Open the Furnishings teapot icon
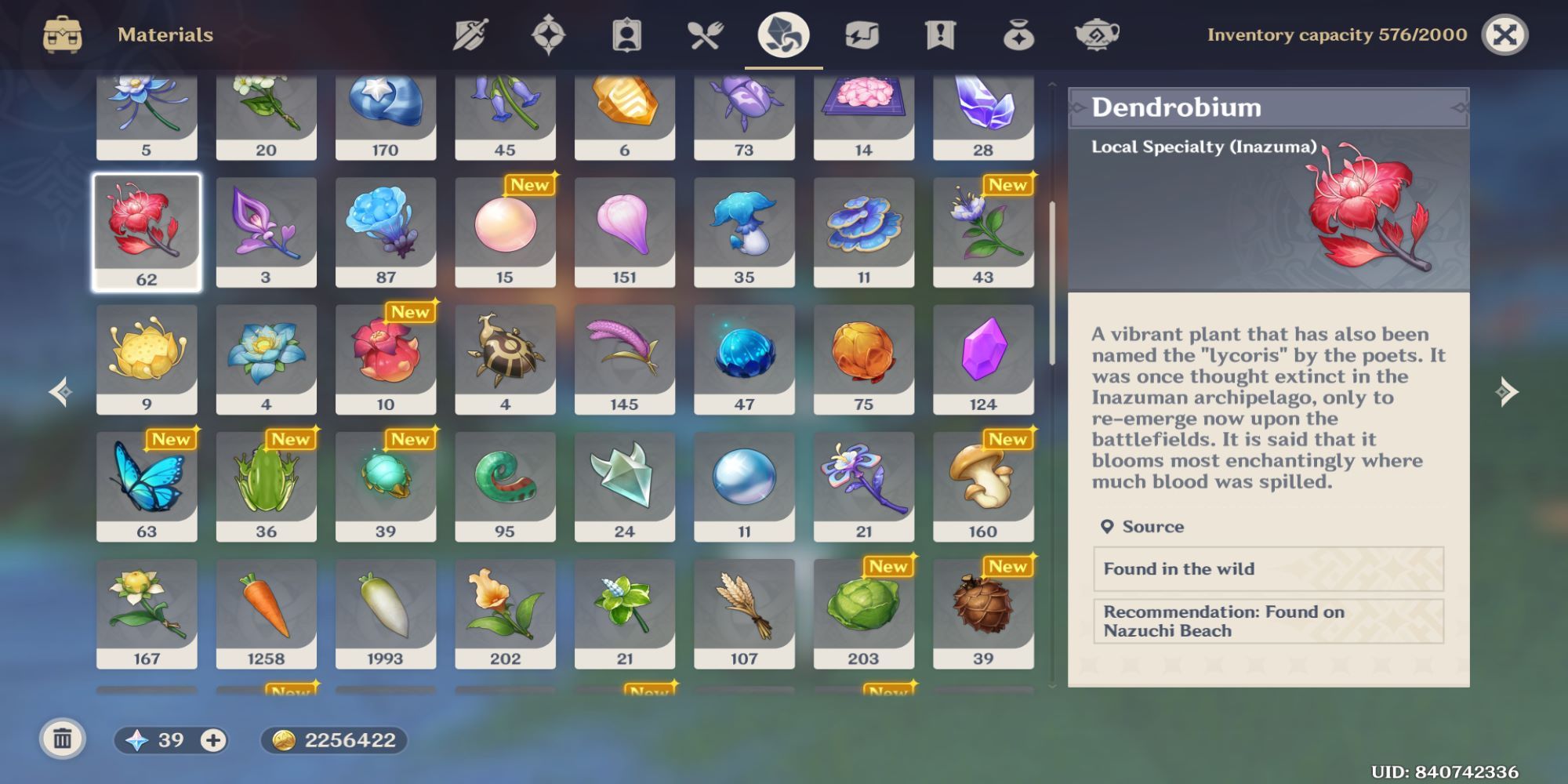This screenshot has height=784, width=1568. 1098,34
